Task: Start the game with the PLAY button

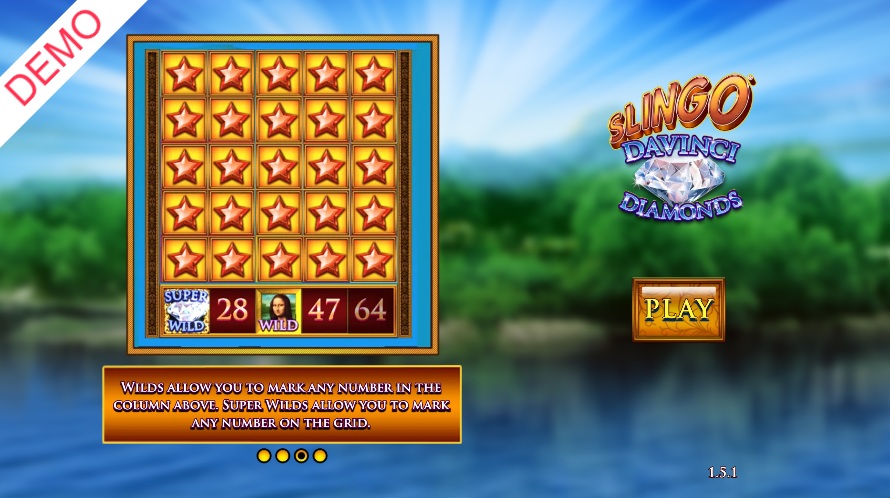Action: point(678,308)
